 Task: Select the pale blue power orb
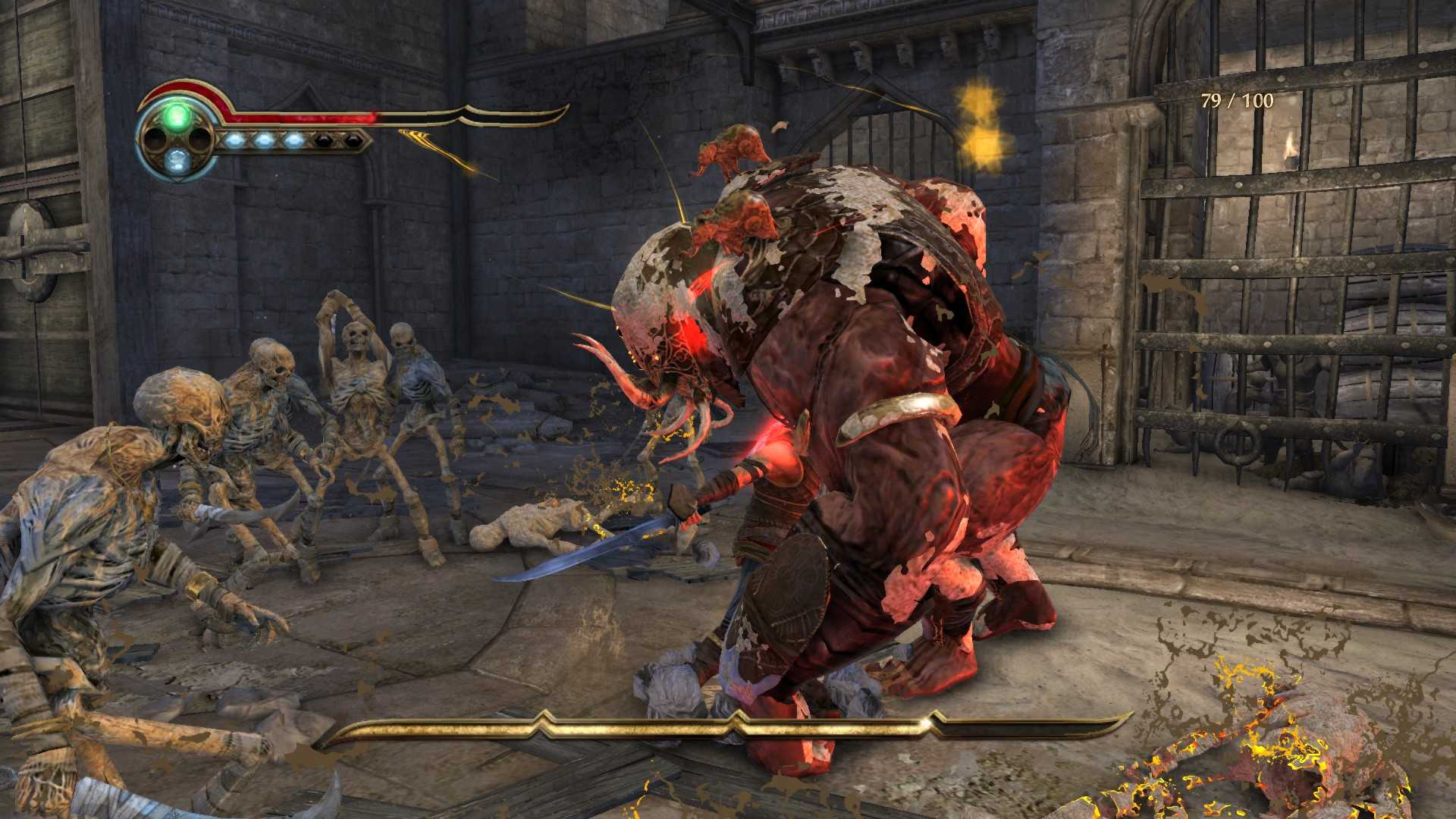pyautogui.click(x=177, y=160)
